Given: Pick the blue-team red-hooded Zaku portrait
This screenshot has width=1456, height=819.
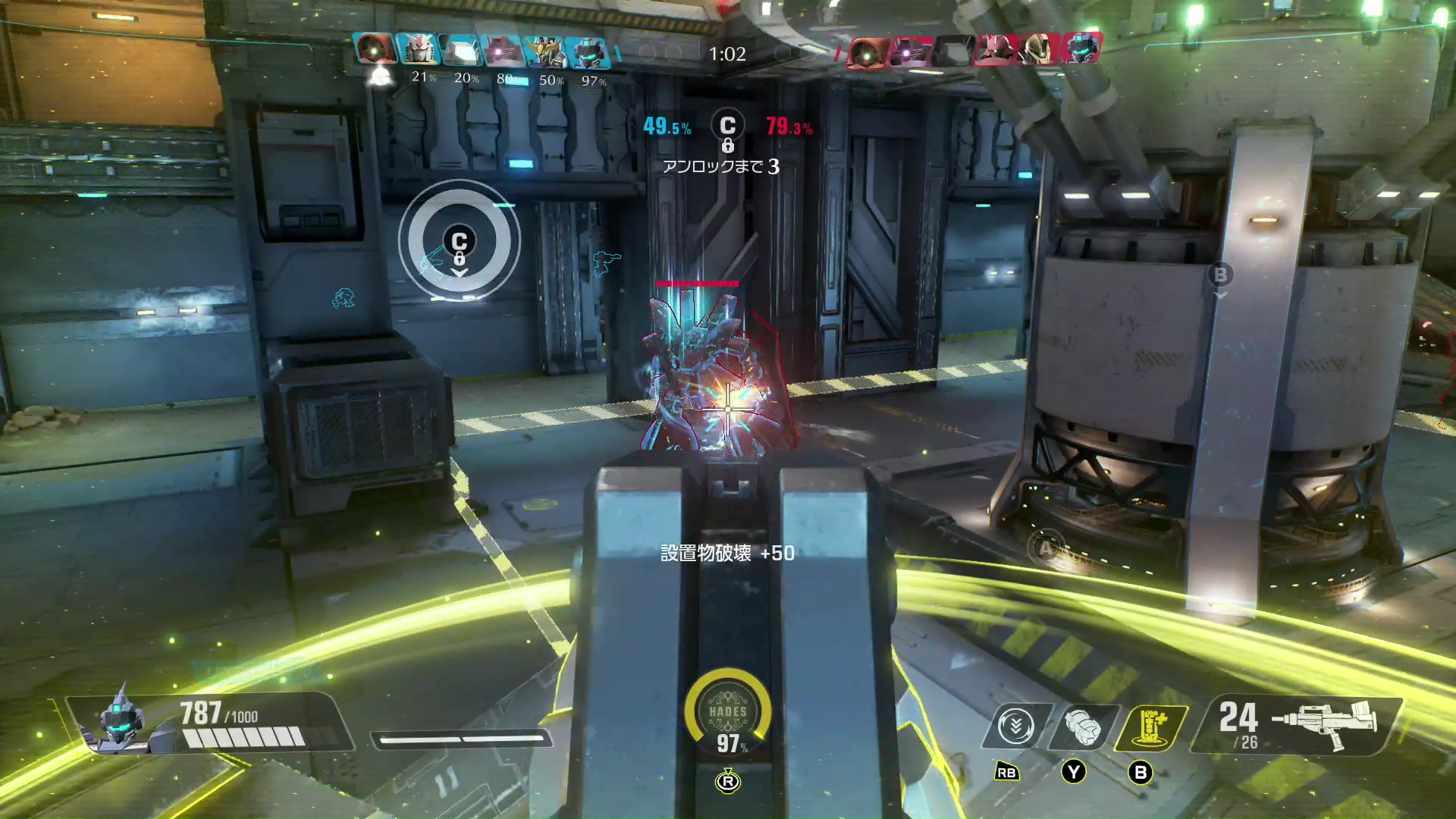Looking at the screenshot, I should point(375,49).
